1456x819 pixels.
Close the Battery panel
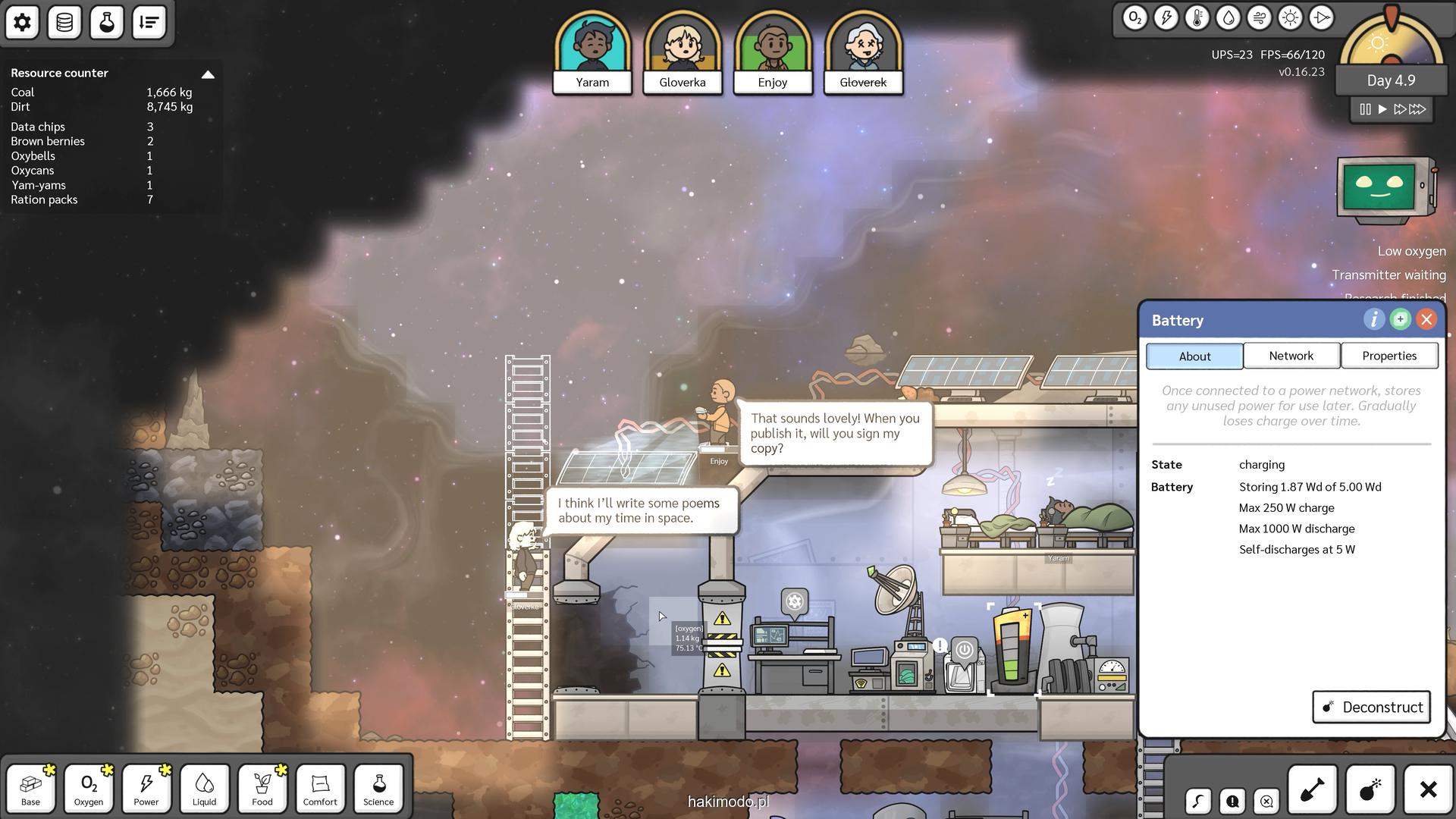pyautogui.click(x=1426, y=319)
